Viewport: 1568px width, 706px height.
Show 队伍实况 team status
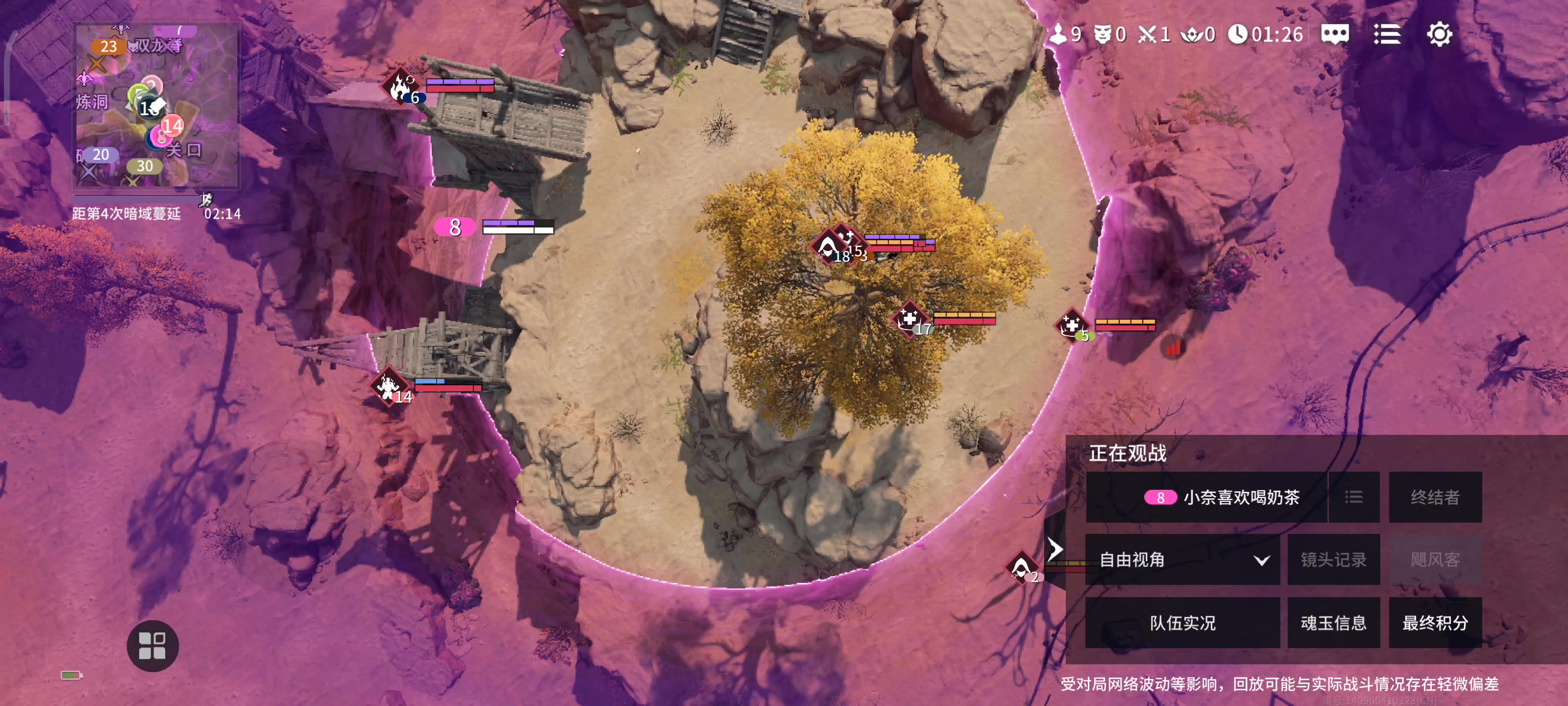pyautogui.click(x=1182, y=623)
